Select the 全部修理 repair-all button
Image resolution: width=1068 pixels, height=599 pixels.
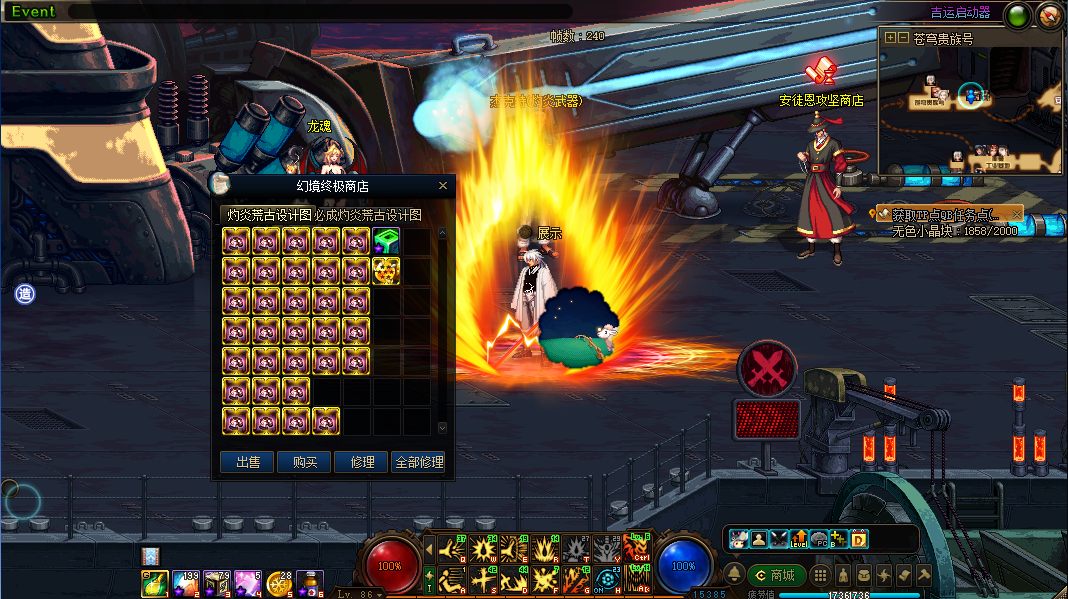419,462
